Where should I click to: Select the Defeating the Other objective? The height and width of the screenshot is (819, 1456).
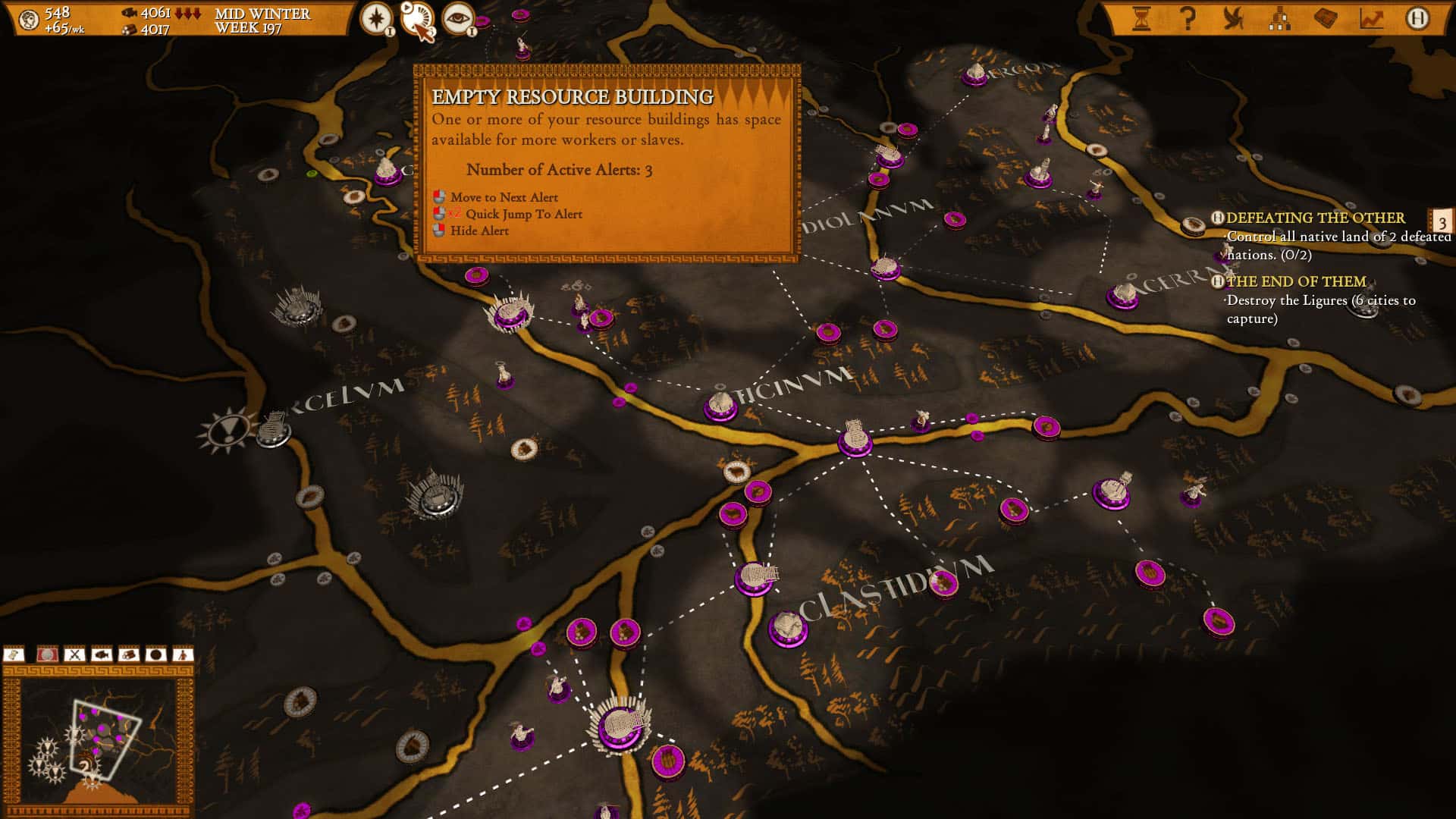point(1315,218)
